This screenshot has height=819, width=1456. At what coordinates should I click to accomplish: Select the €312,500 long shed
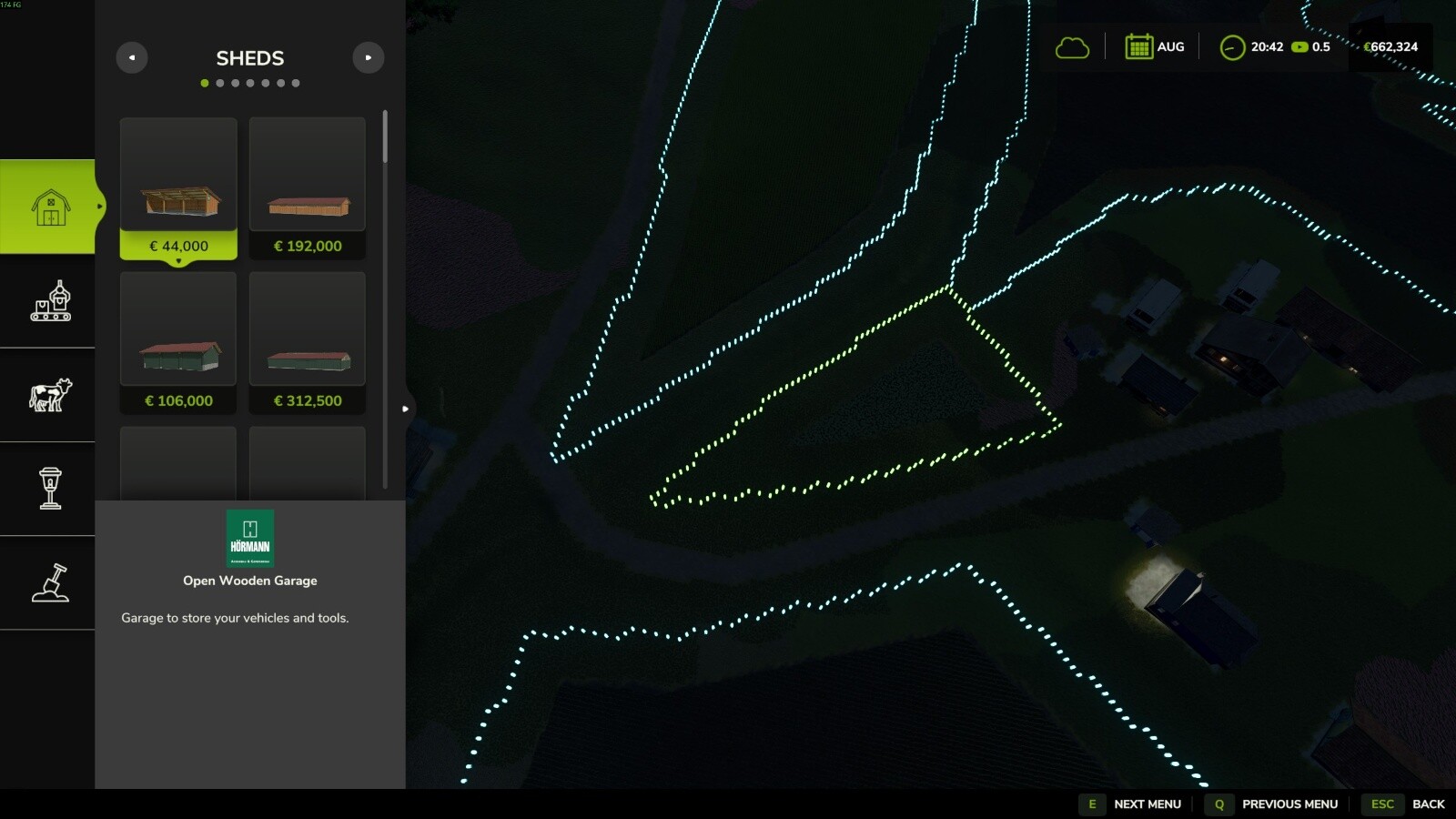308,342
